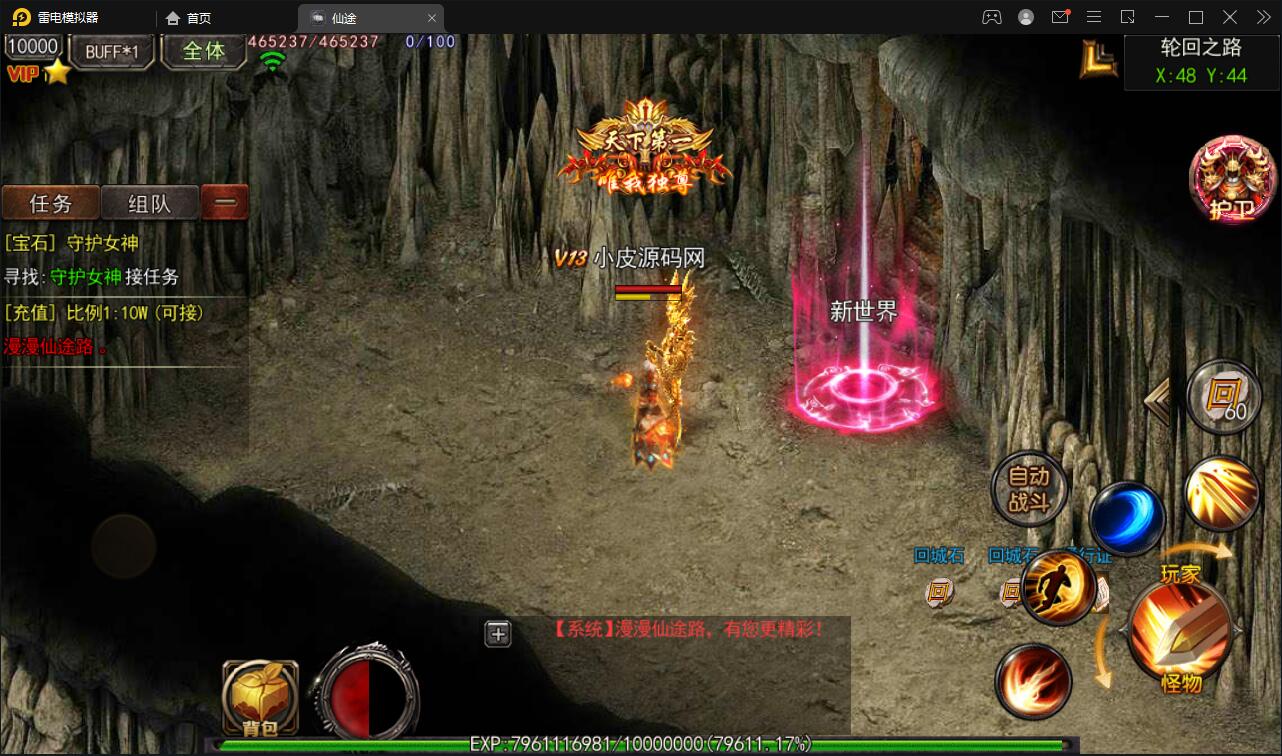Use the running figure dash skill
The height and width of the screenshot is (756, 1282).
1058,587
